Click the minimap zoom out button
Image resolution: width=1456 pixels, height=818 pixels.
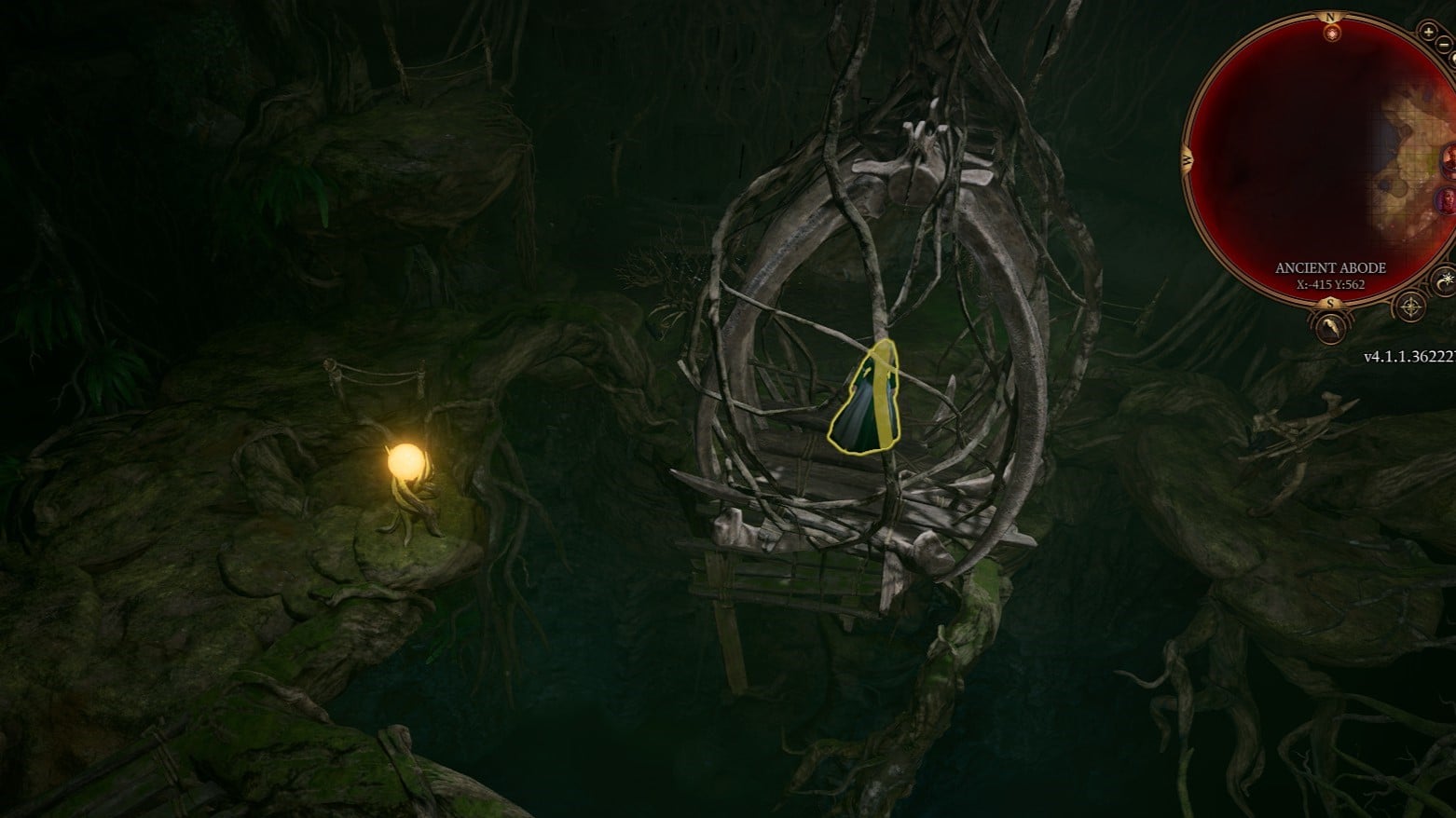[x=1442, y=43]
